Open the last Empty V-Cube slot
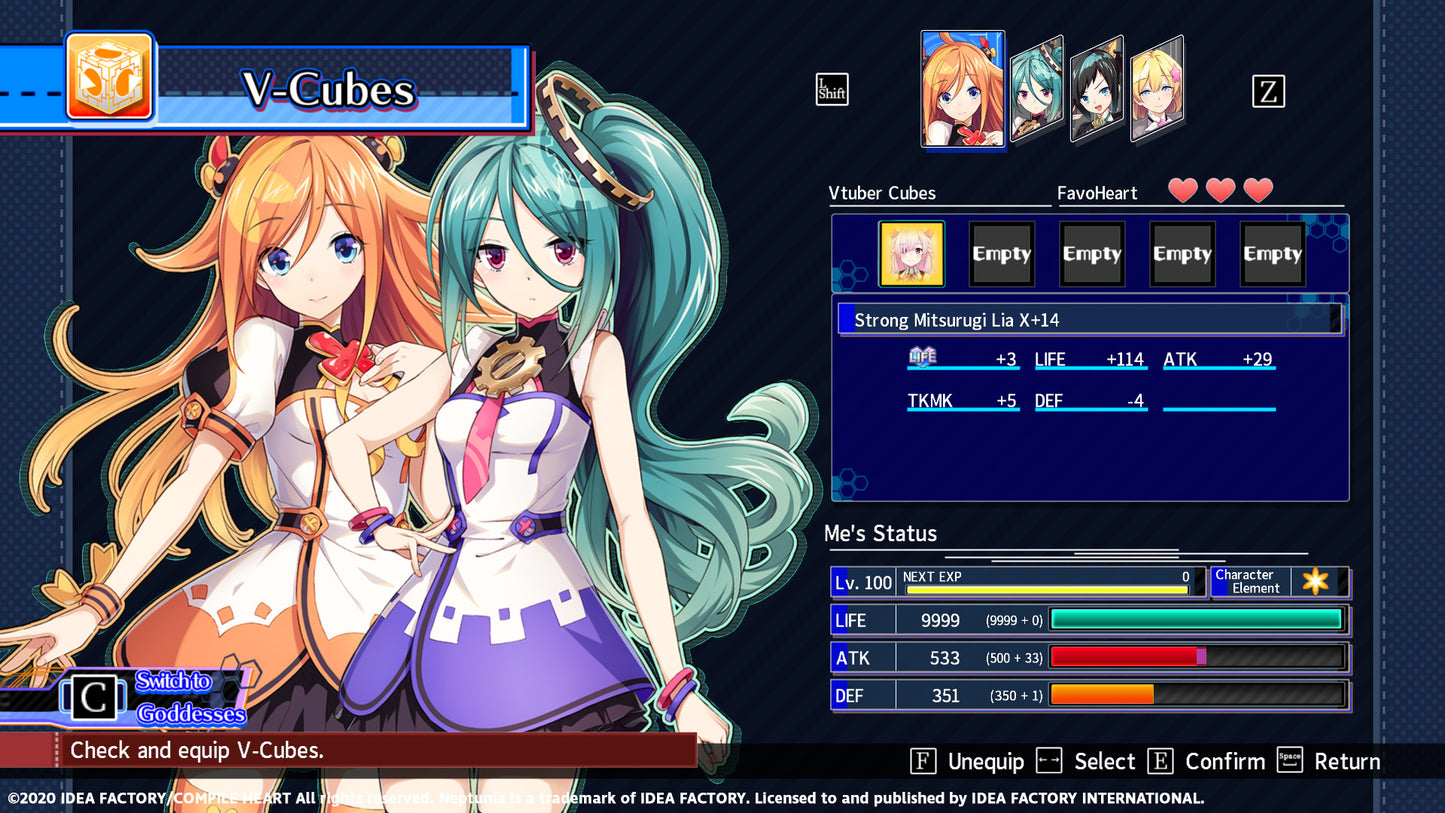Viewport: 1445px width, 813px height. click(x=1272, y=253)
